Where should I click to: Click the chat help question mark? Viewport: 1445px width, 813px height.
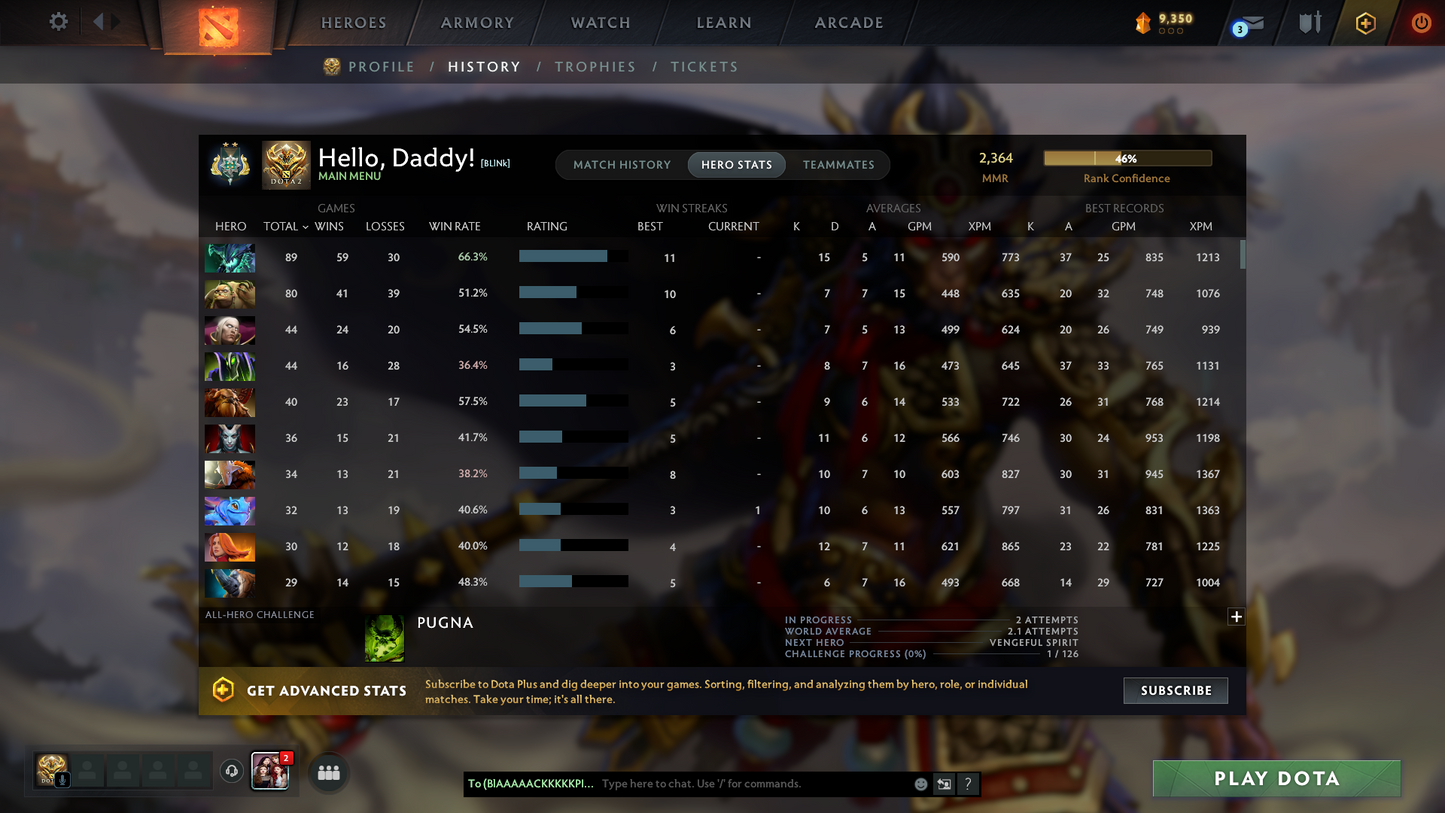click(x=967, y=784)
